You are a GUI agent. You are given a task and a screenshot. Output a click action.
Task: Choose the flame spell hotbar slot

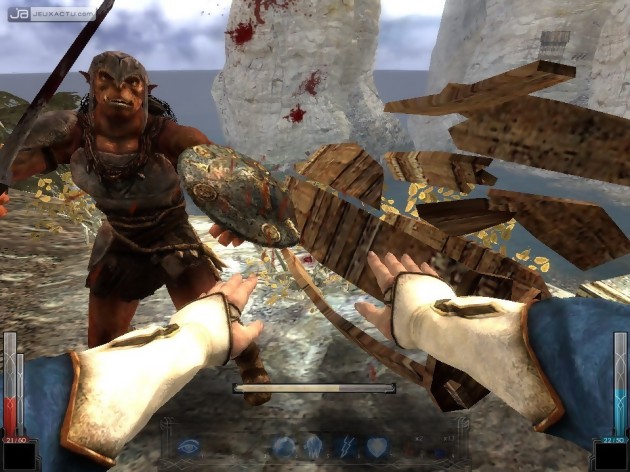[313, 447]
